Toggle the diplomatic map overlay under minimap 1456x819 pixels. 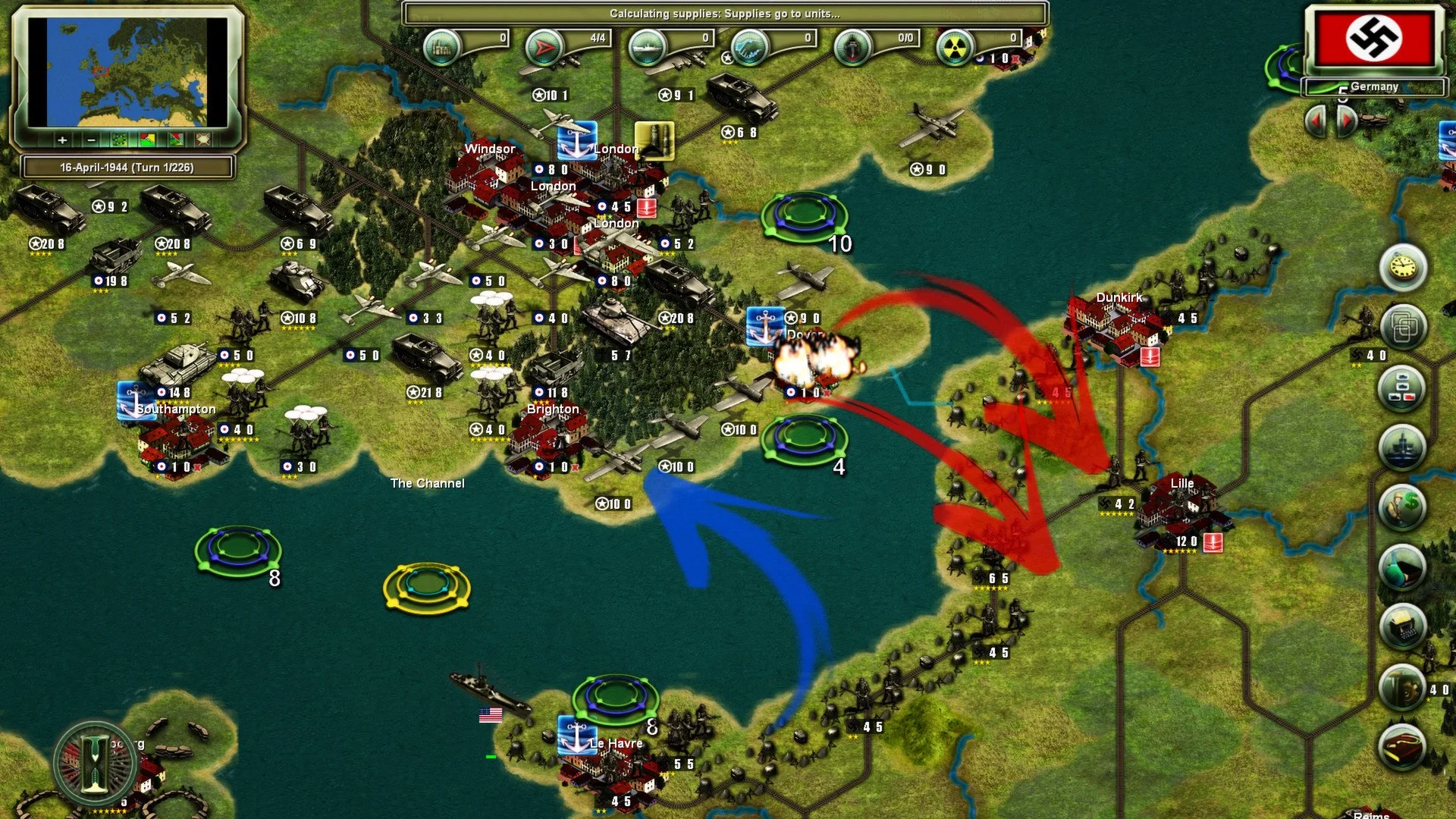176,140
